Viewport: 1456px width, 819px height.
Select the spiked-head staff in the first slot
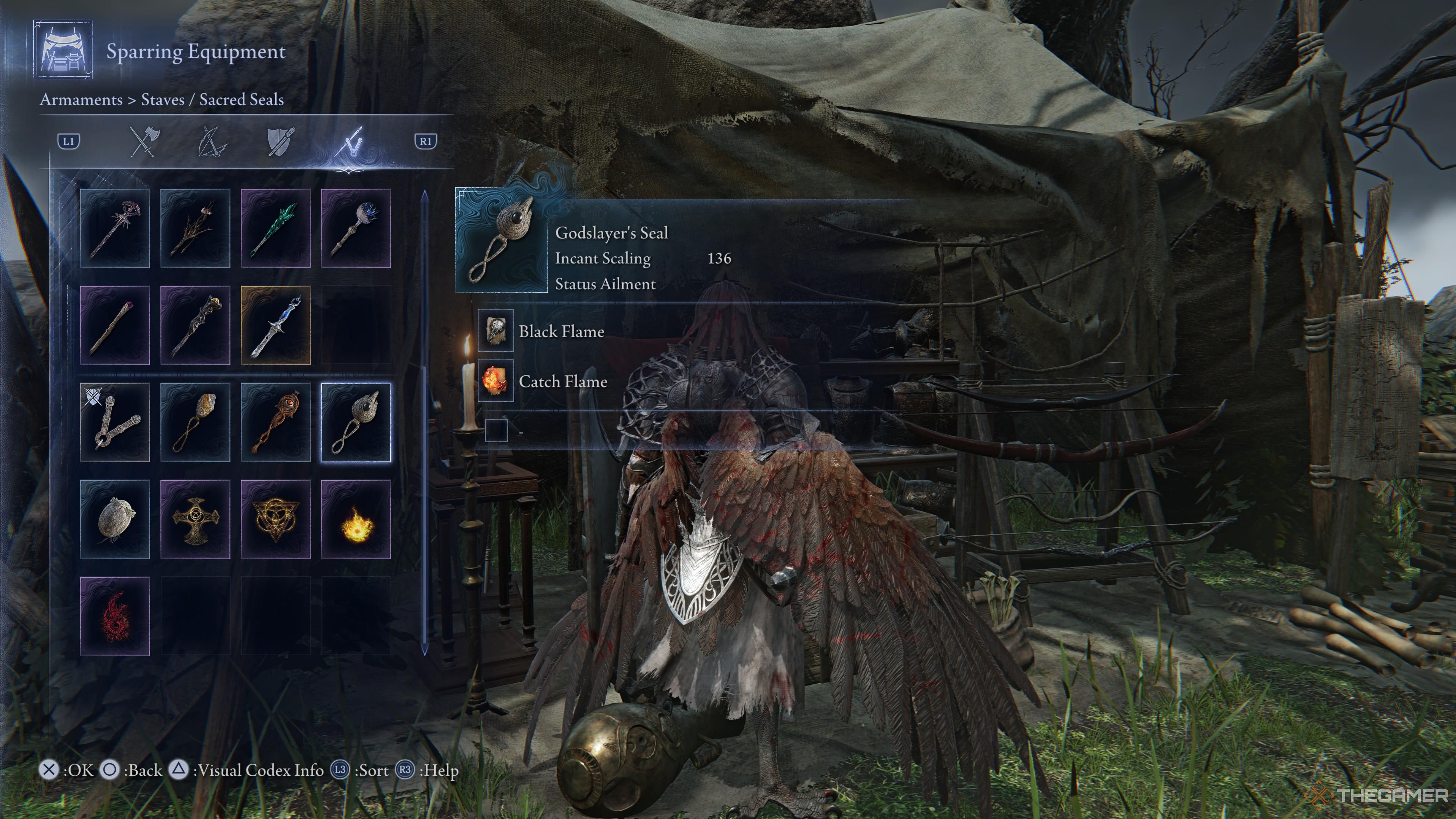[x=115, y=228]
